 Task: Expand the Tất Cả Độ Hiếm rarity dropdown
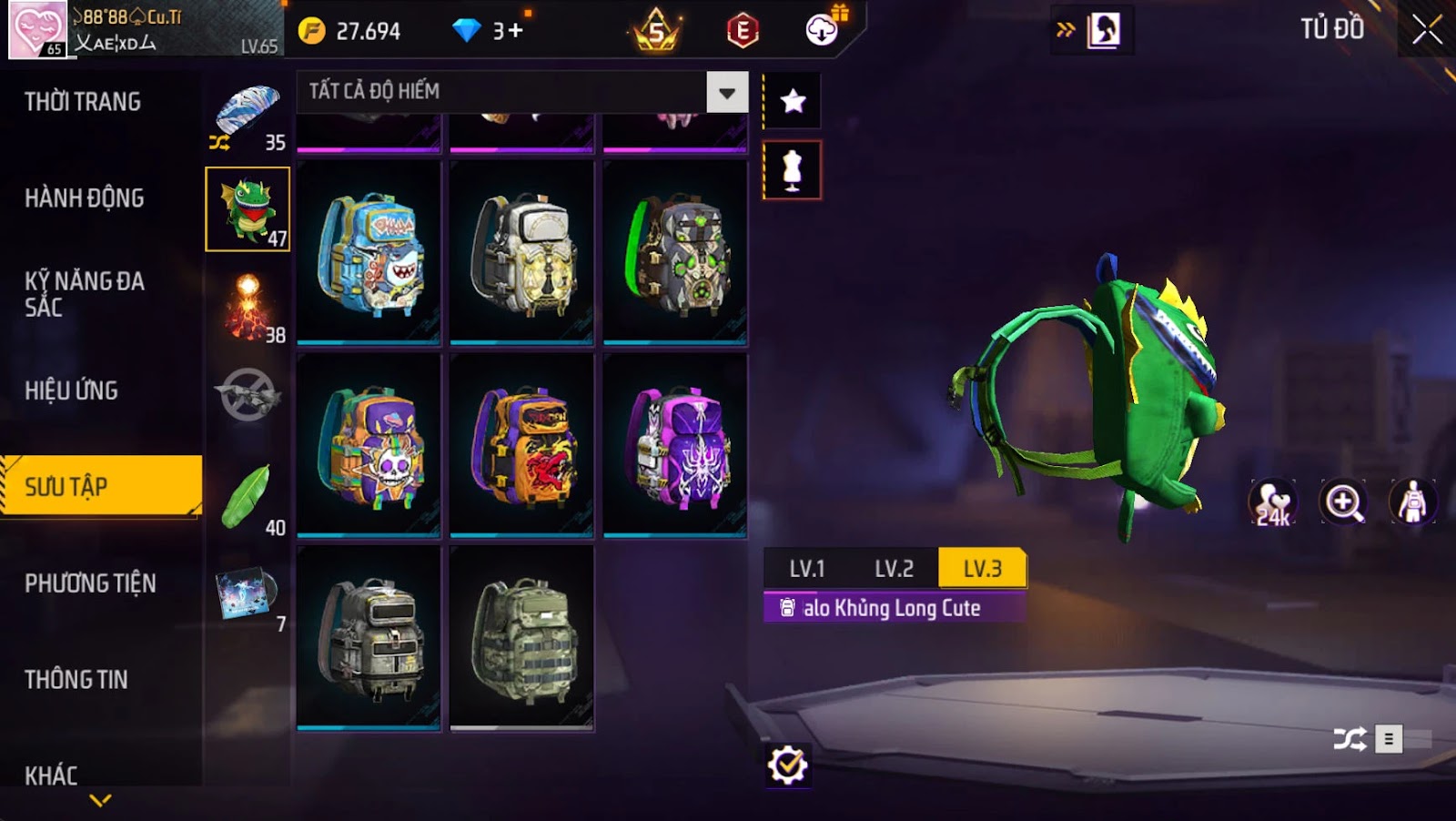point(726,92)
